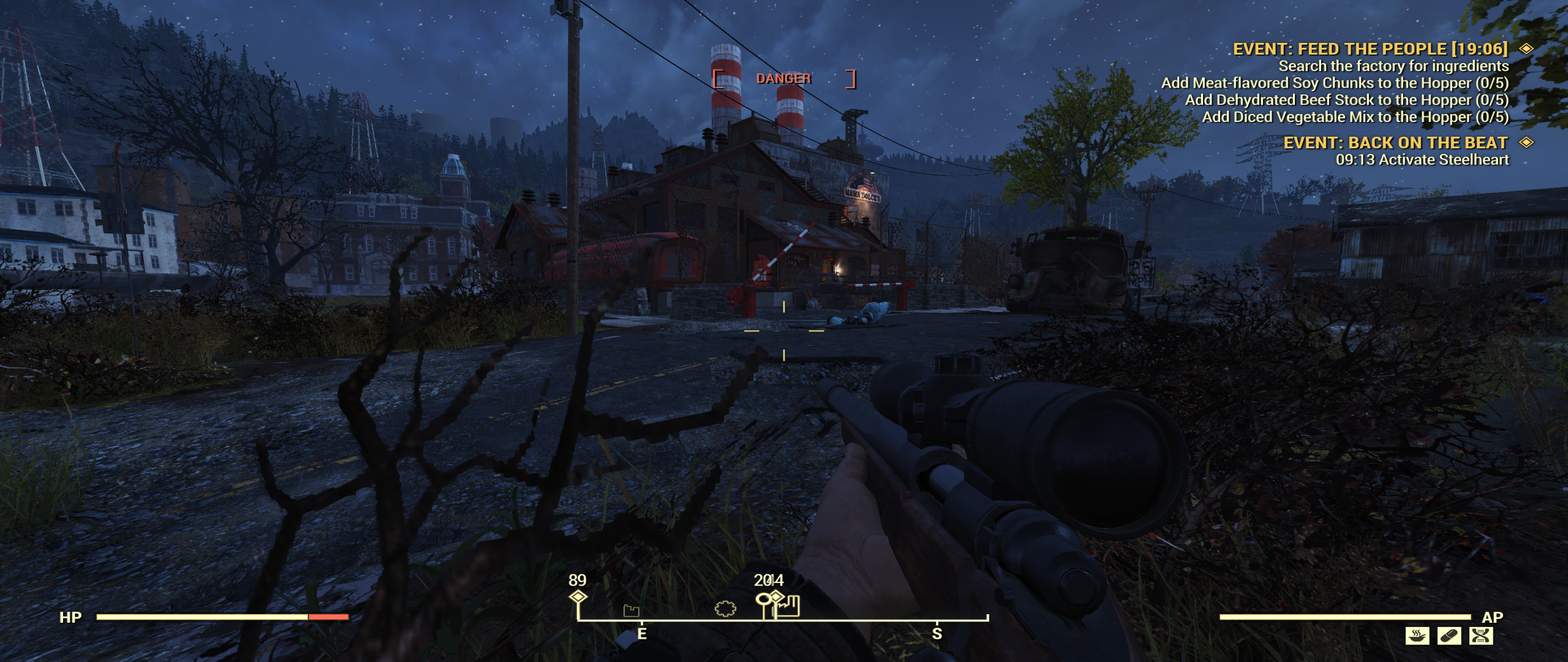
Task: Click the steaming food bowl status icon
Action: tap(1417, 636)
